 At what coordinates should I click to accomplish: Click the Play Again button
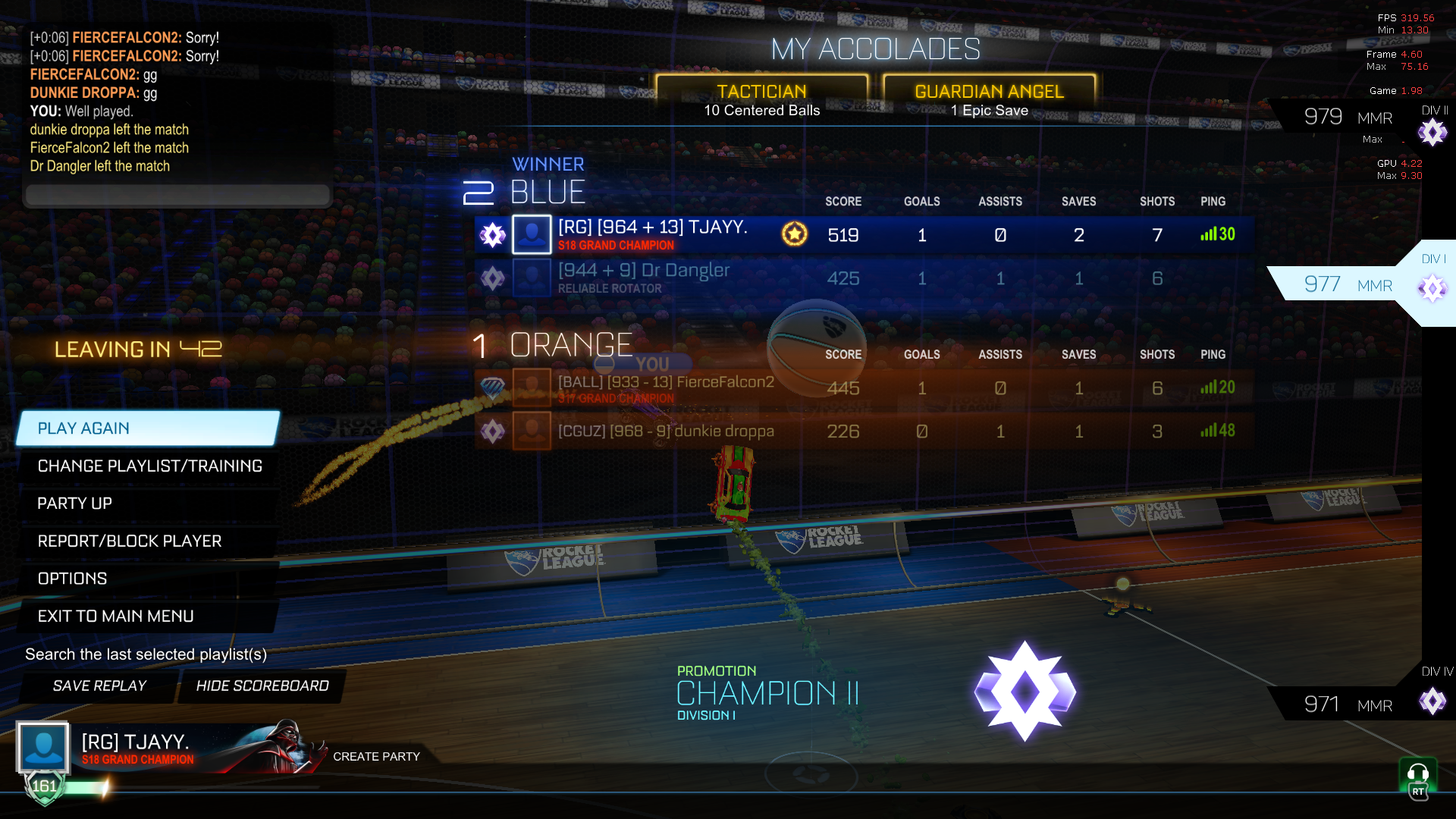coord(83,428)
